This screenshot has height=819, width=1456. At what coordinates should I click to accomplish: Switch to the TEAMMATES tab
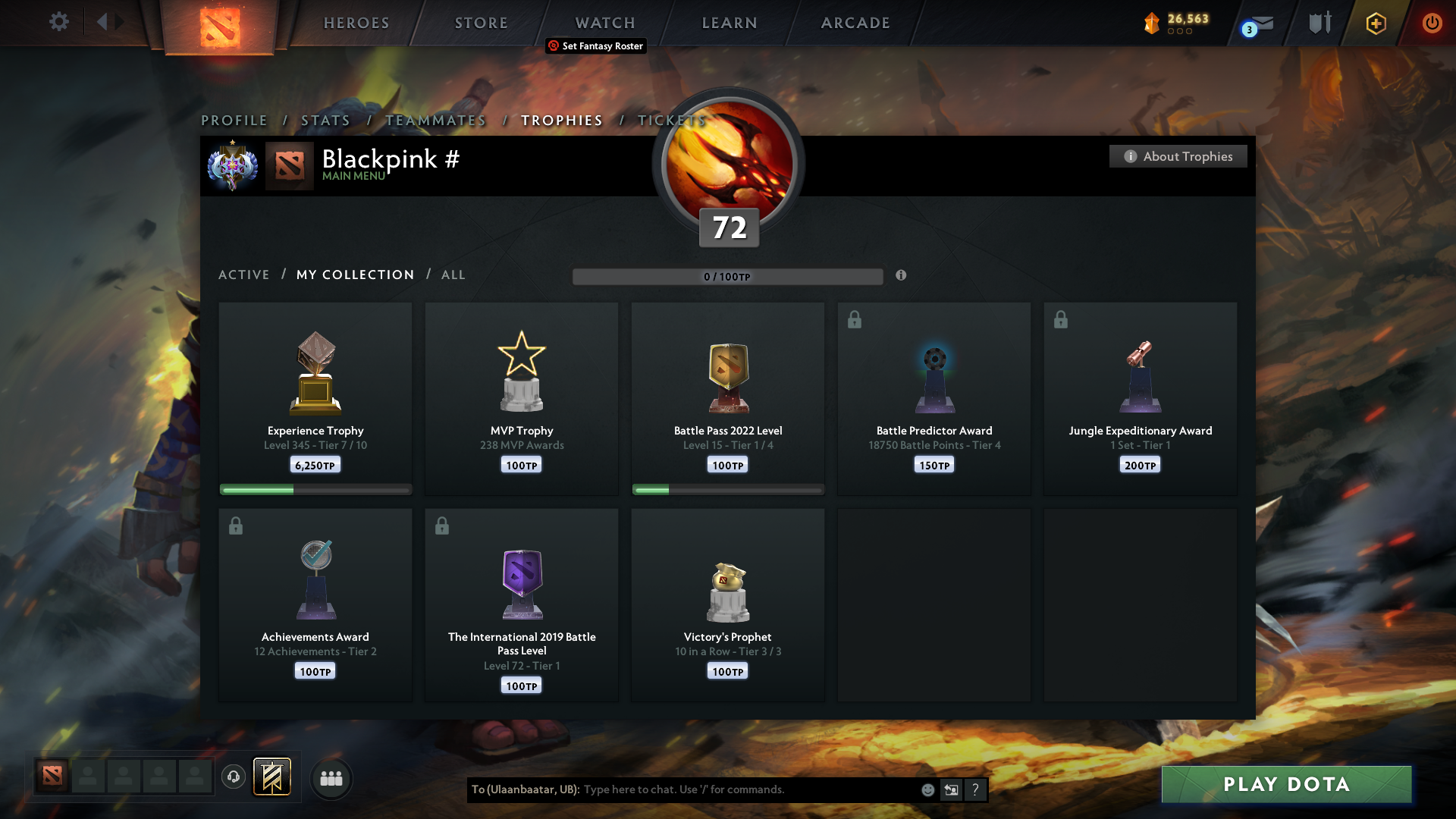436,120
